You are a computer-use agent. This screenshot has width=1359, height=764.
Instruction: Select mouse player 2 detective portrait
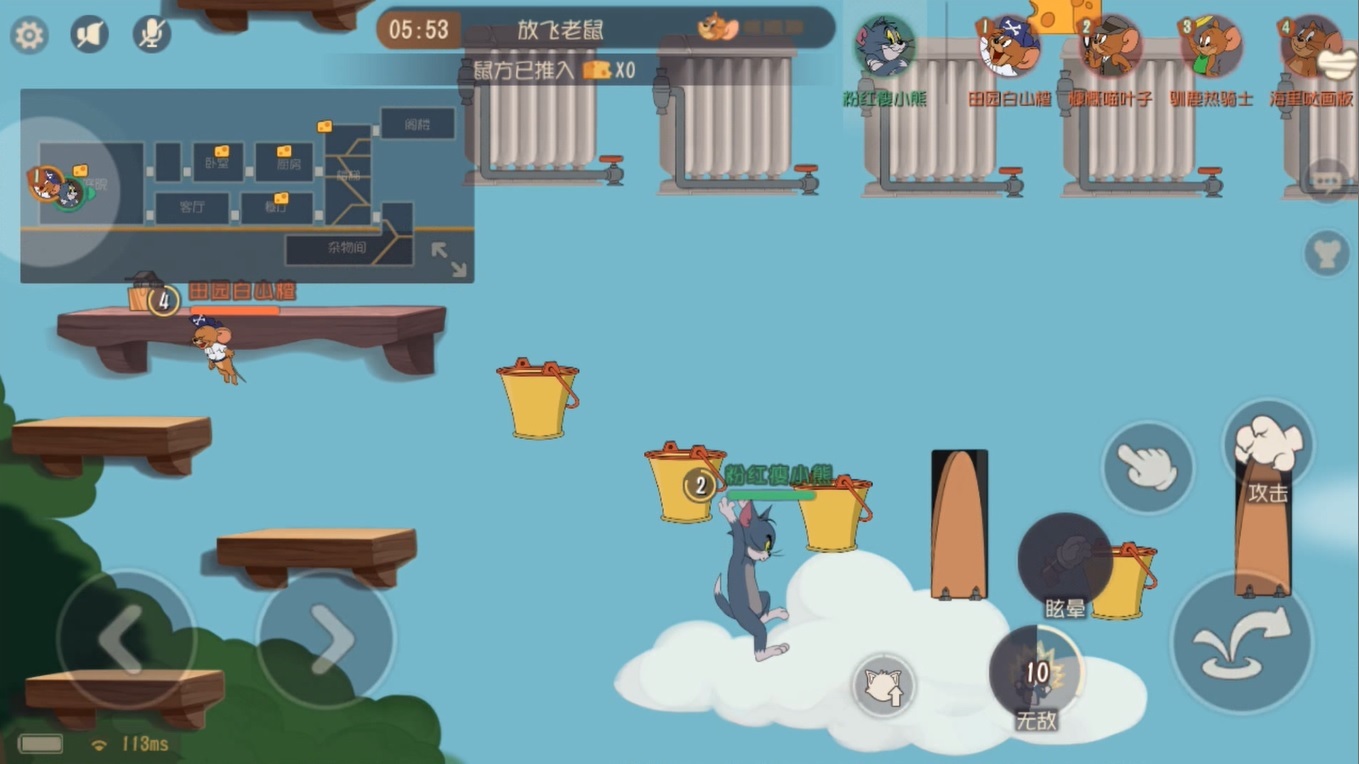[x=1110, y=47]
